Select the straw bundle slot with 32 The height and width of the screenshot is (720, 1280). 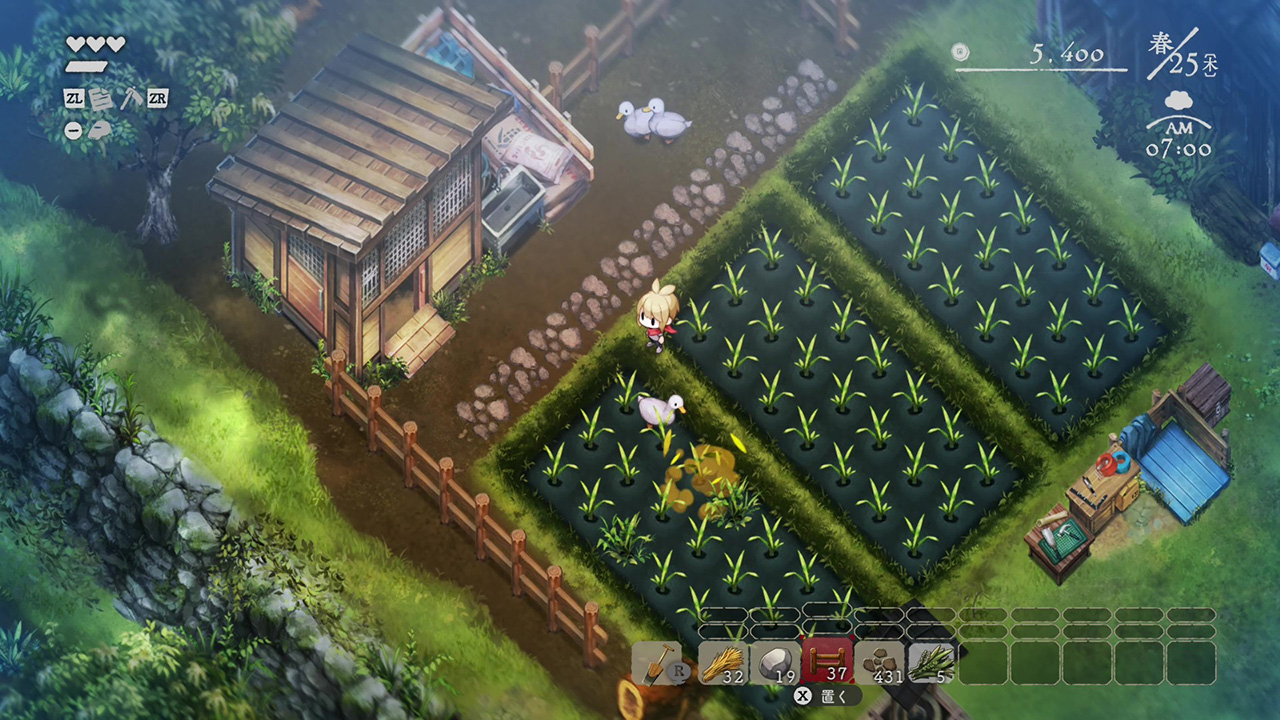pyautogui.click(x=723, y=663)
